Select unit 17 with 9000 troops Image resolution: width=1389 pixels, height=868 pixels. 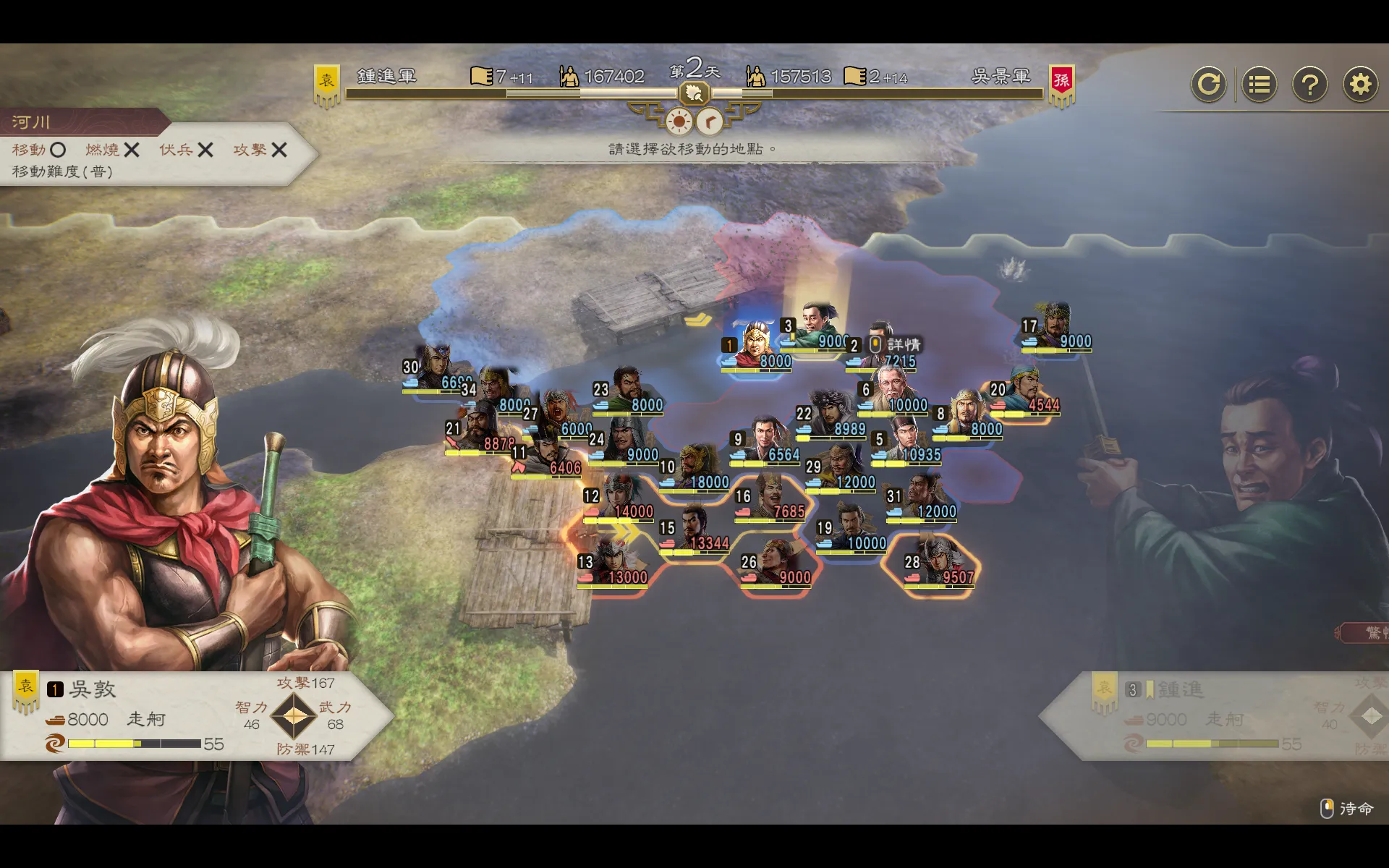tap(1056, 329)
